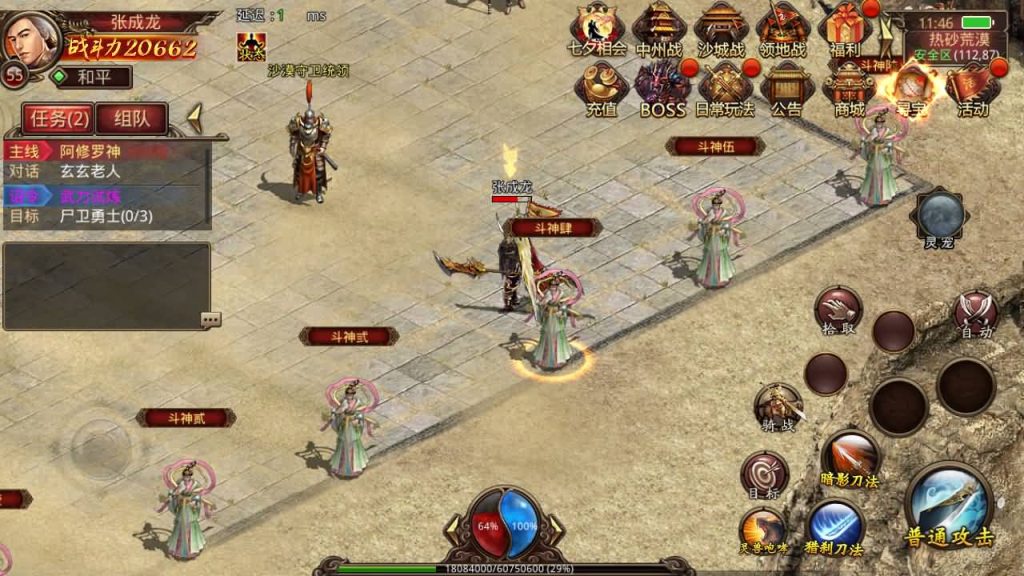Viewport: 1024px width, 576px height.
Task: Open the 七夕相会 event icon
Action: click(597, 28)
